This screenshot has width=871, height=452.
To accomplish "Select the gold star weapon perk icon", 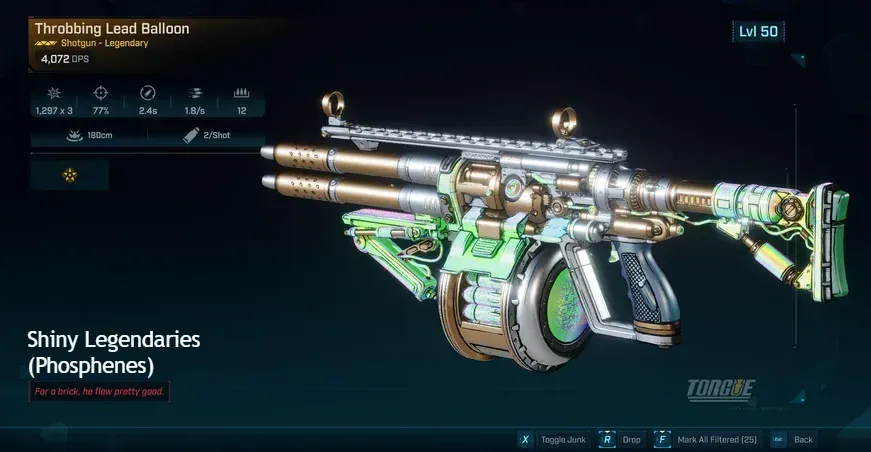I will point(70,175).
